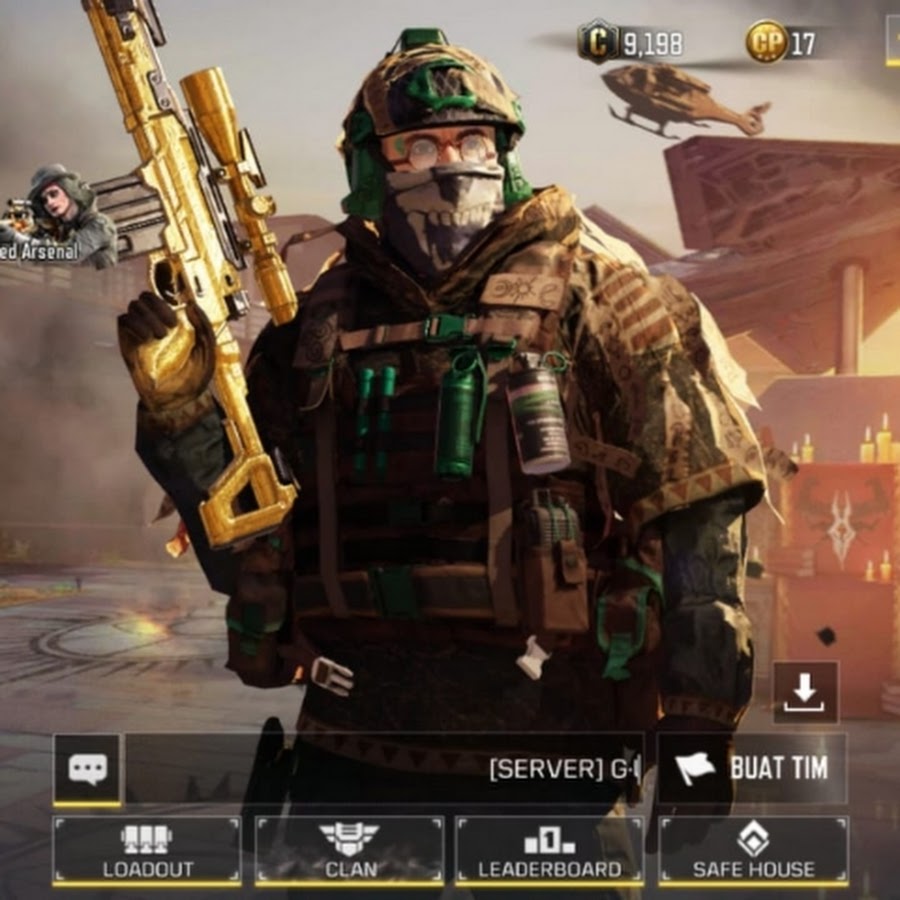Open the Loadout menu
900x900 pixels.
[x=146, y=851]
